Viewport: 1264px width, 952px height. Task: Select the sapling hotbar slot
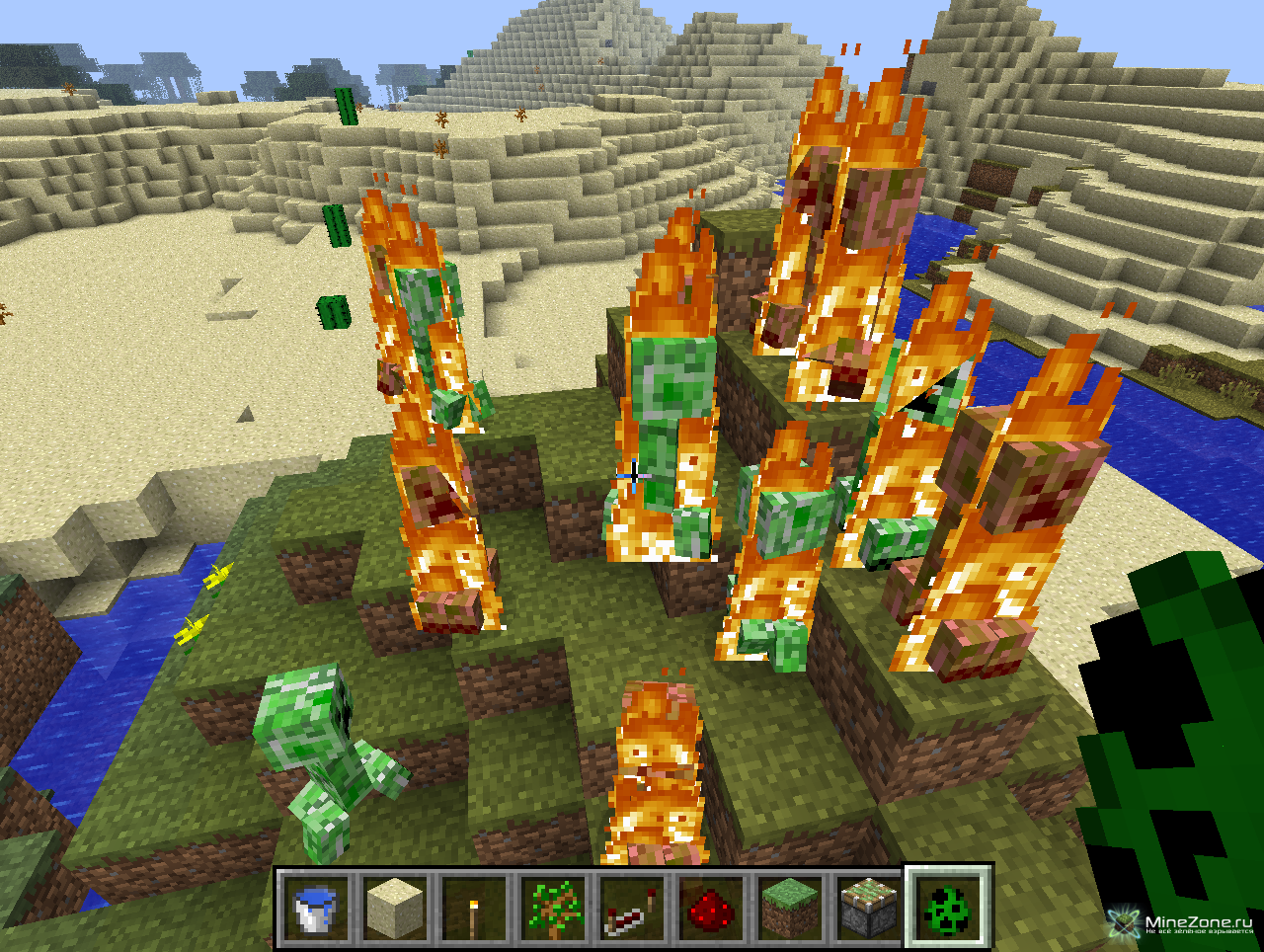[552, 907]
